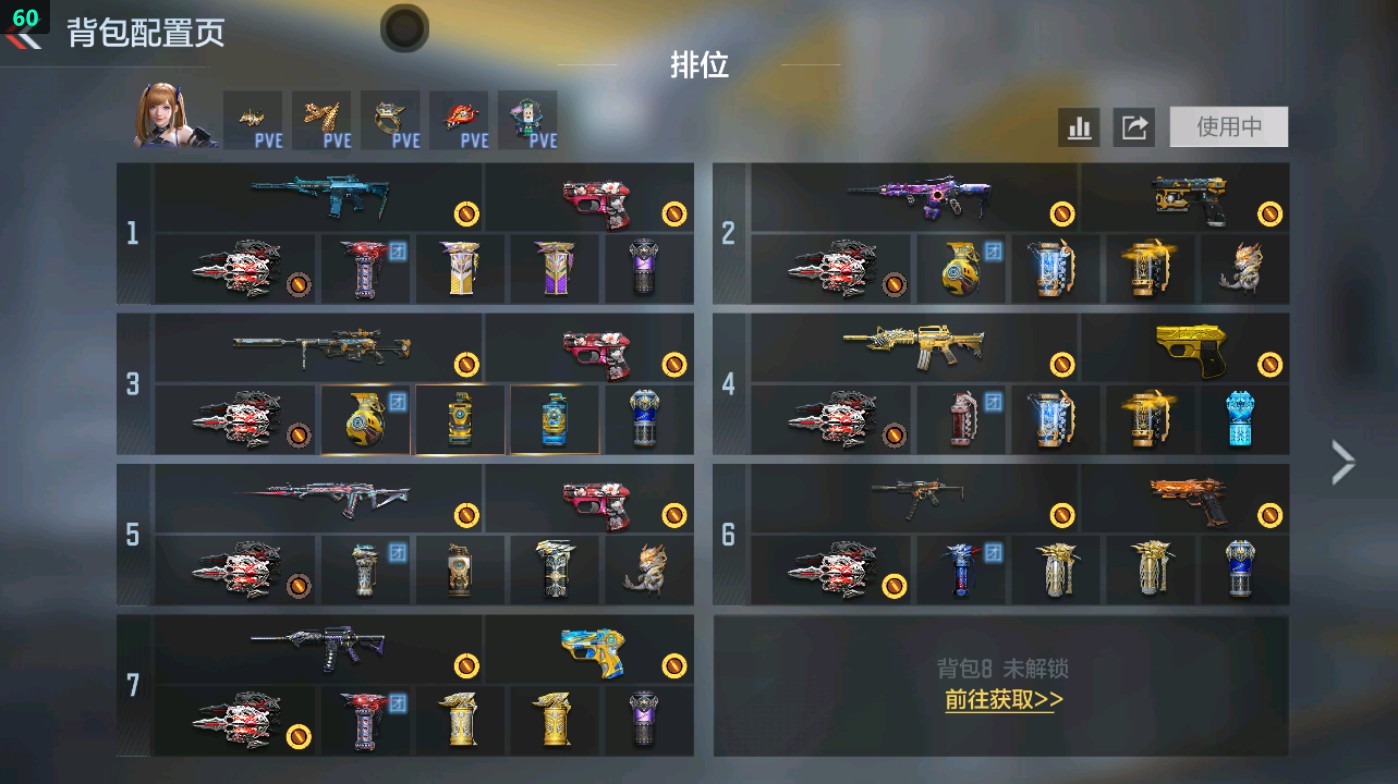1398x784 pixels.
Task: Select the golden SMG in backpack 6
Action: [918, 497]
